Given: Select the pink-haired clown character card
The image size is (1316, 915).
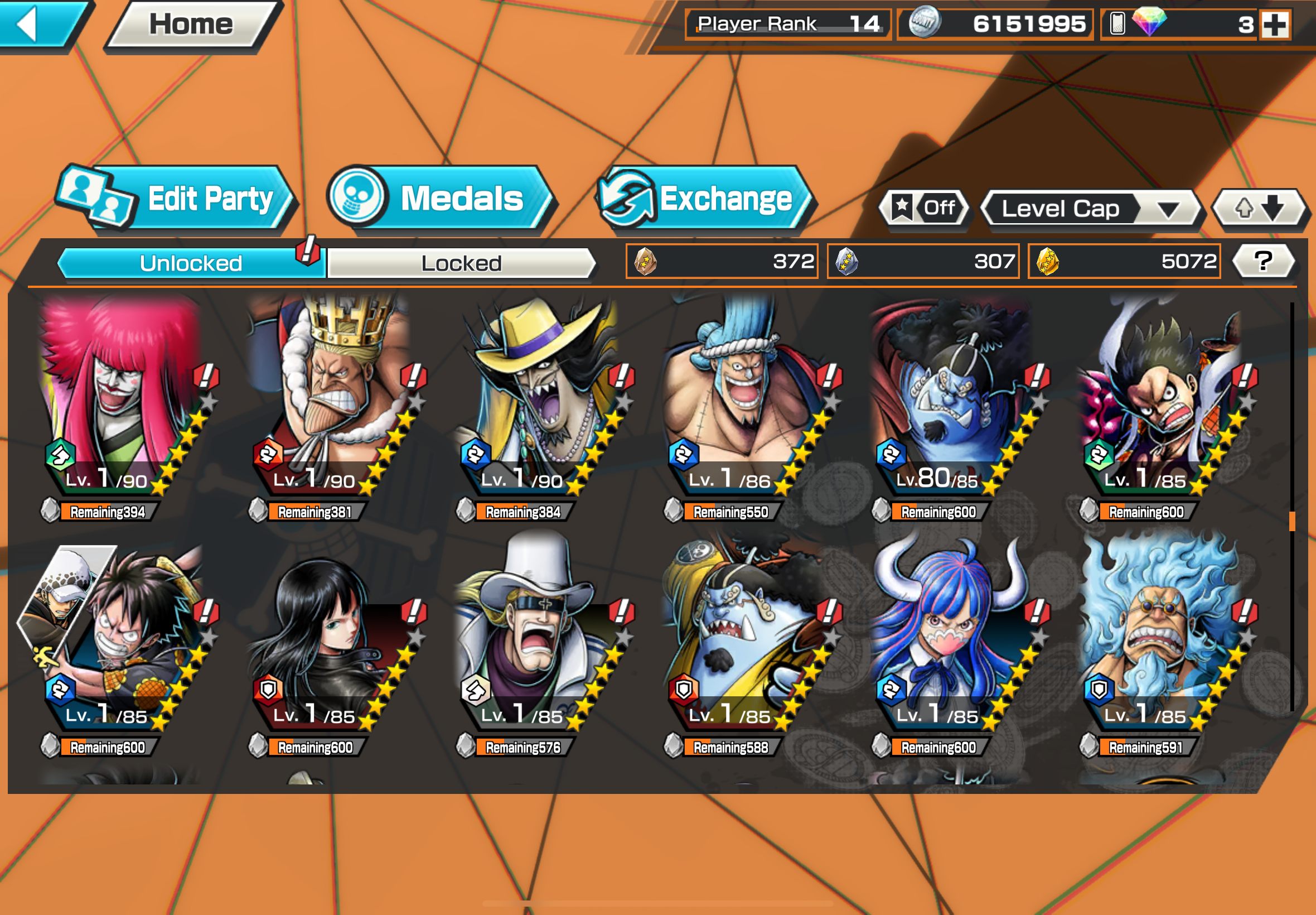Looking at the screenshot, I should [x=120, y=396].
